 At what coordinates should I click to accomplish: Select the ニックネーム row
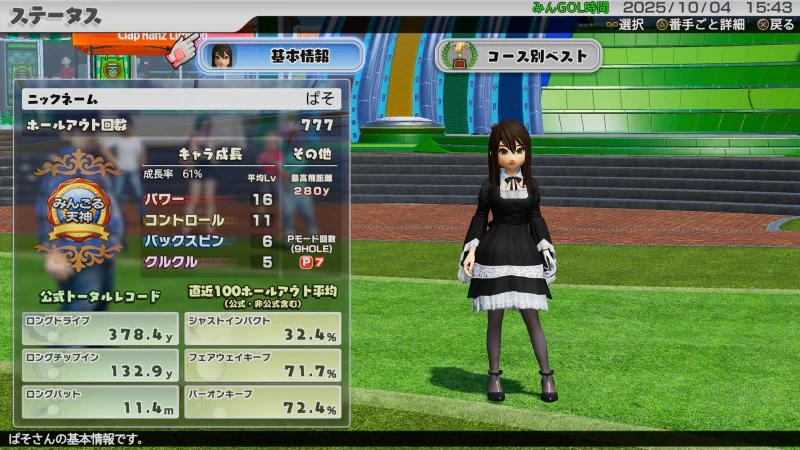click(x=181, y=98)
